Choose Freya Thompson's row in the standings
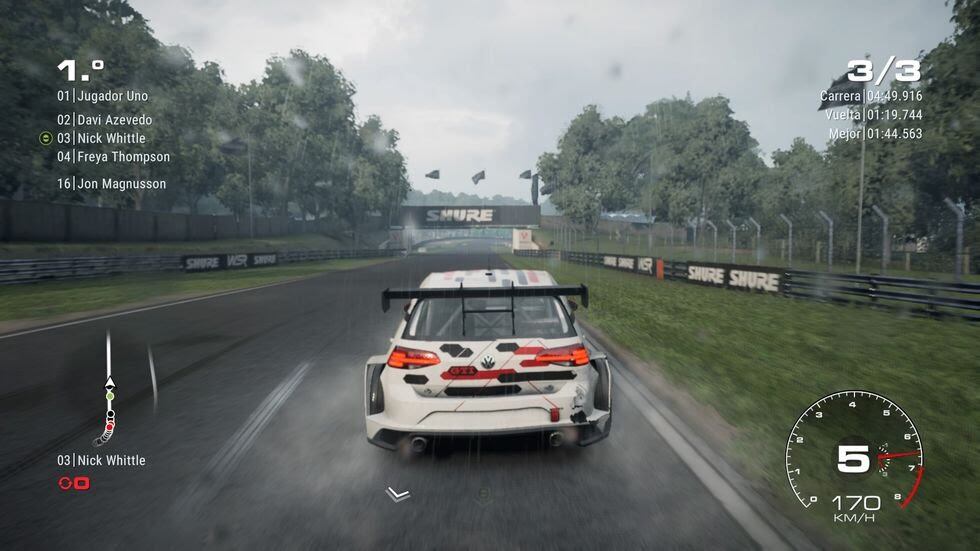Viewport: 980px width, 551px height. click(x=113, y=157)
